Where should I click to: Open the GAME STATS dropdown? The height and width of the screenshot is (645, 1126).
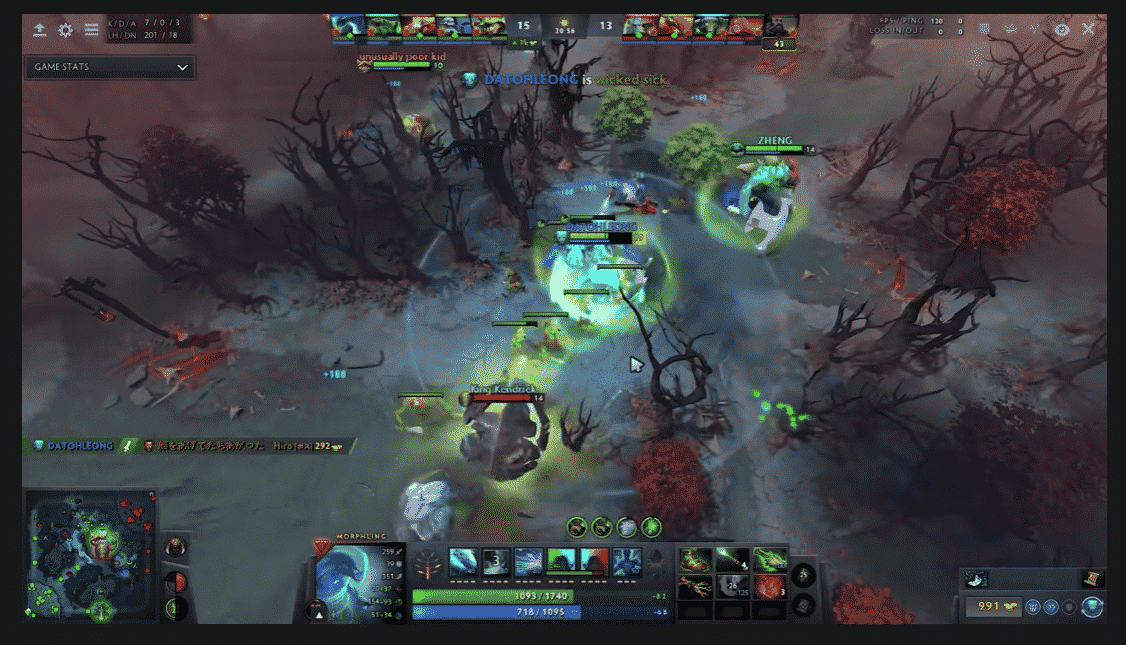coord(110,67)
